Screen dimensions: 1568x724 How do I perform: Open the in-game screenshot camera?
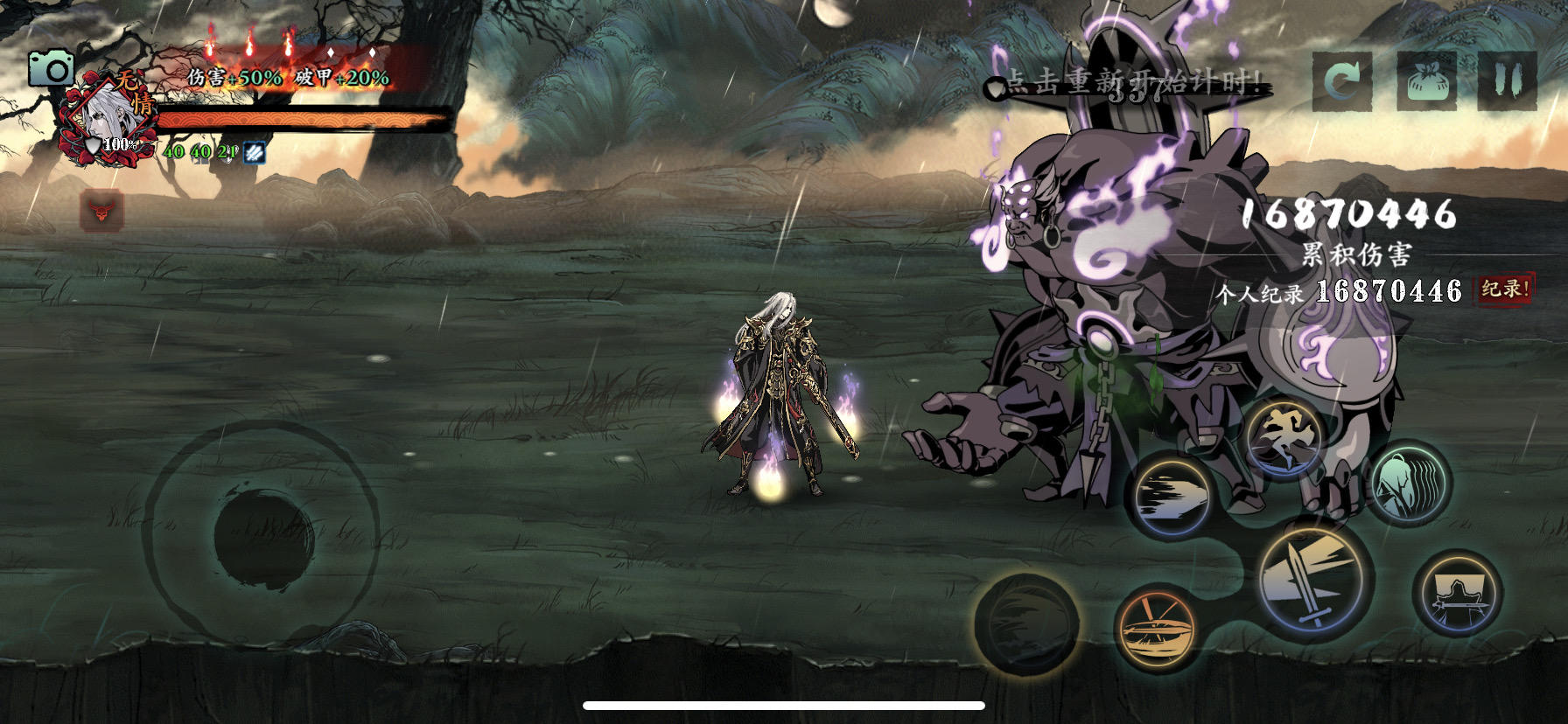click(x=52, y=67)
